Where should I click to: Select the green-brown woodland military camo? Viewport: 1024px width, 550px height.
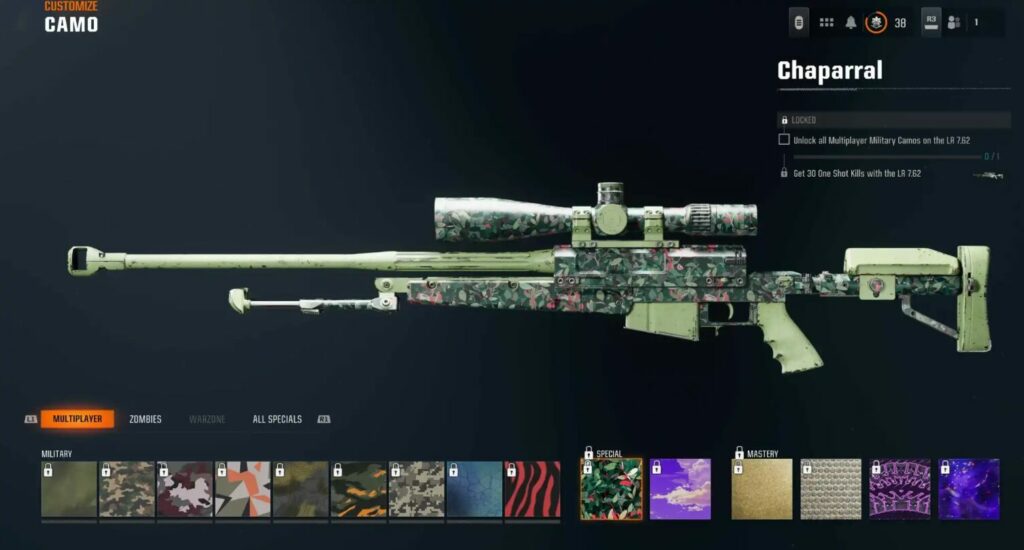pyautogui.click(x=127, y=489)
